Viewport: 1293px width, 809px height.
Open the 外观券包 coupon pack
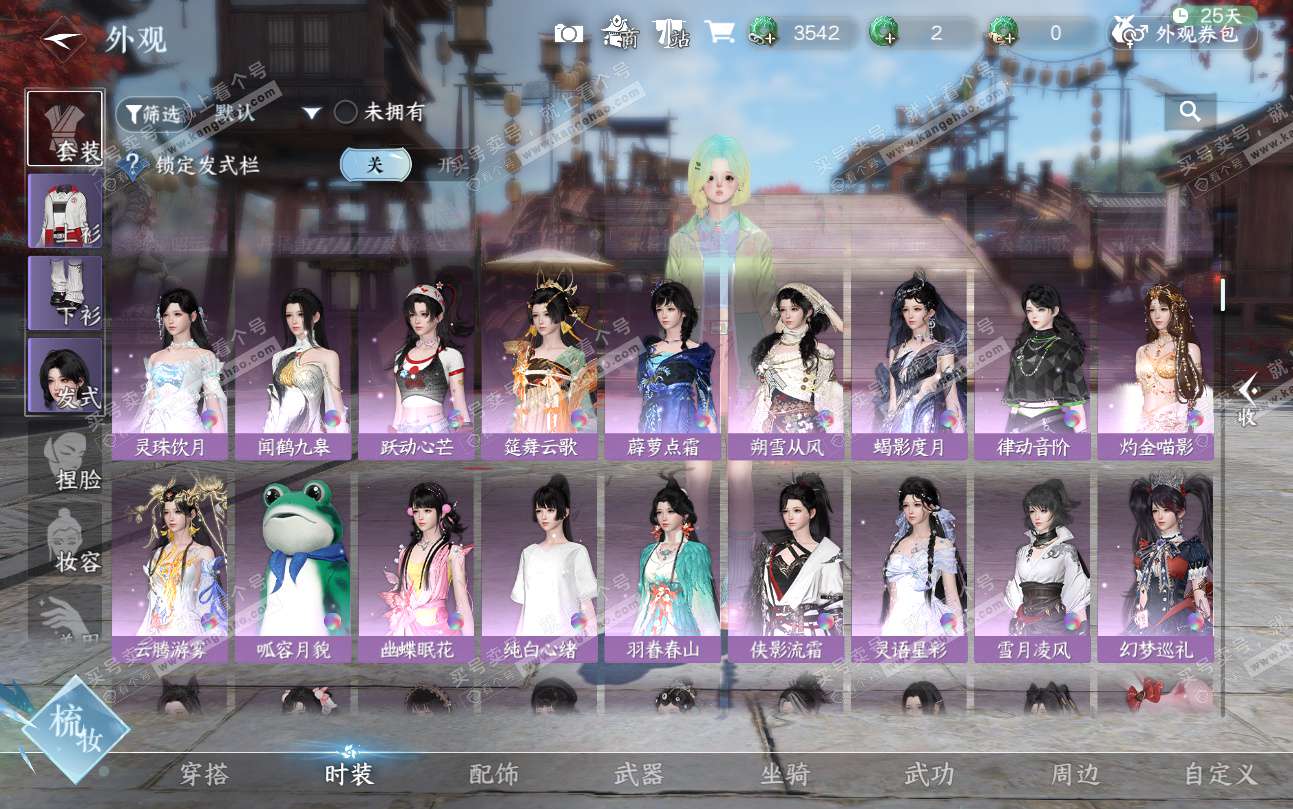1184,34
